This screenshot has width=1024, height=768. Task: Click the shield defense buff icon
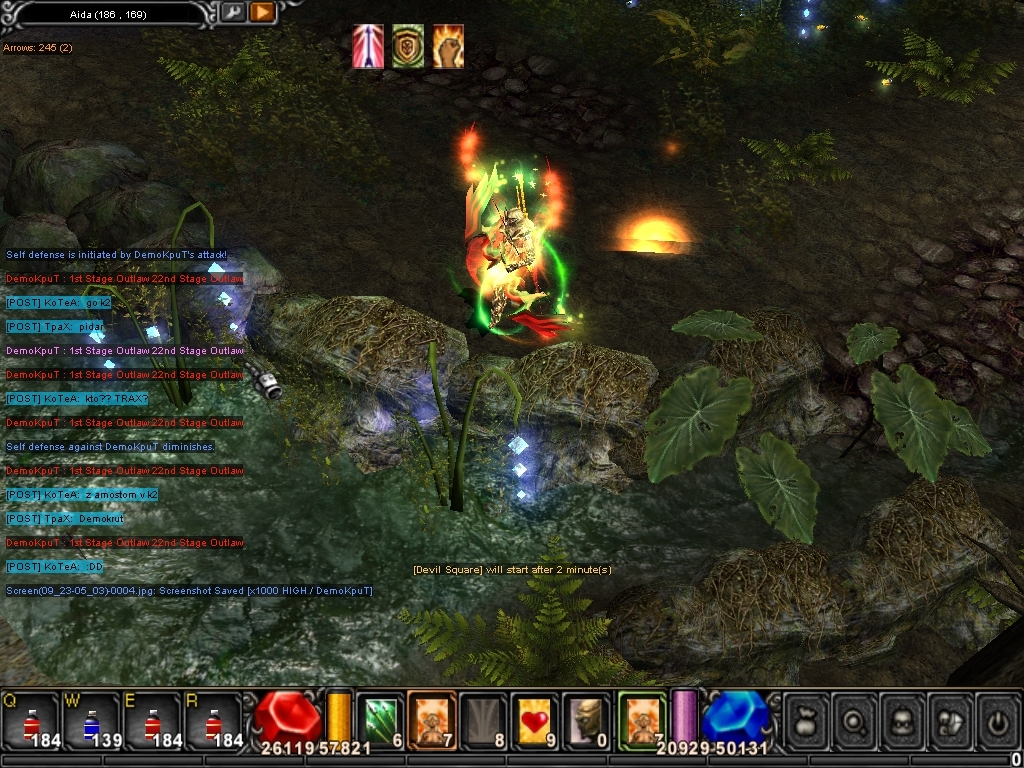point(408,47)
